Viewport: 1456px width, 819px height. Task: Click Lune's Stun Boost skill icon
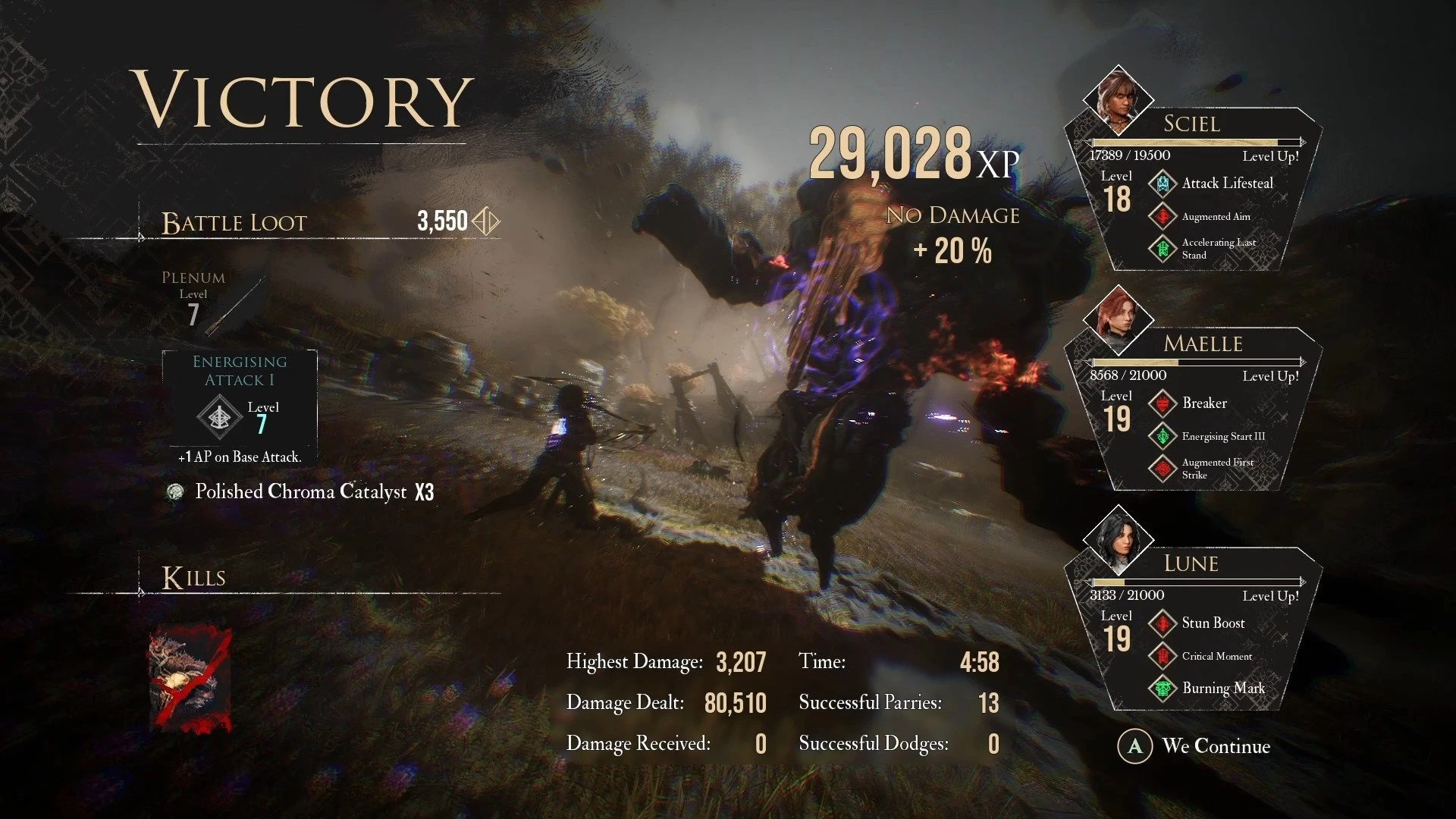click(x=1163, y=623)
